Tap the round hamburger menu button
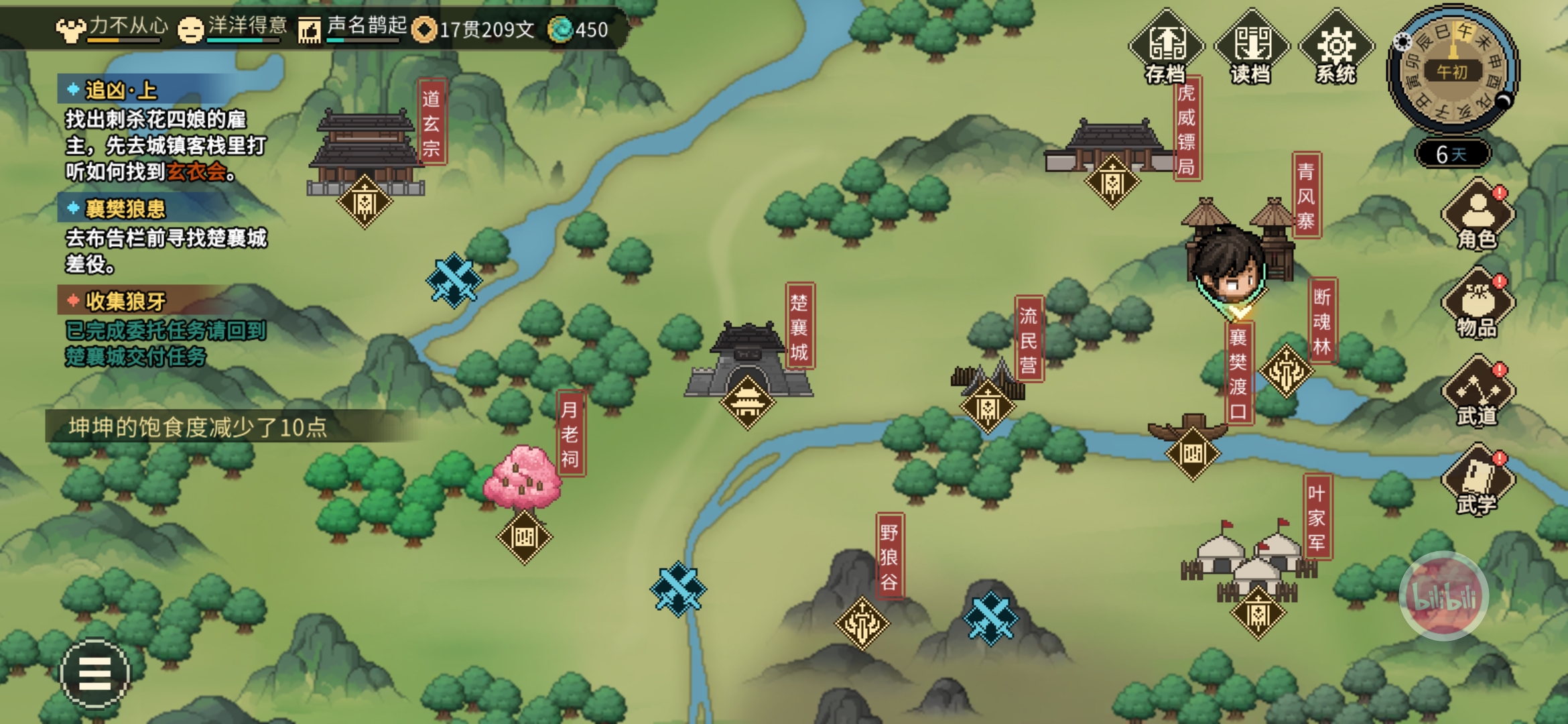1568x724 pixels. 94,673
